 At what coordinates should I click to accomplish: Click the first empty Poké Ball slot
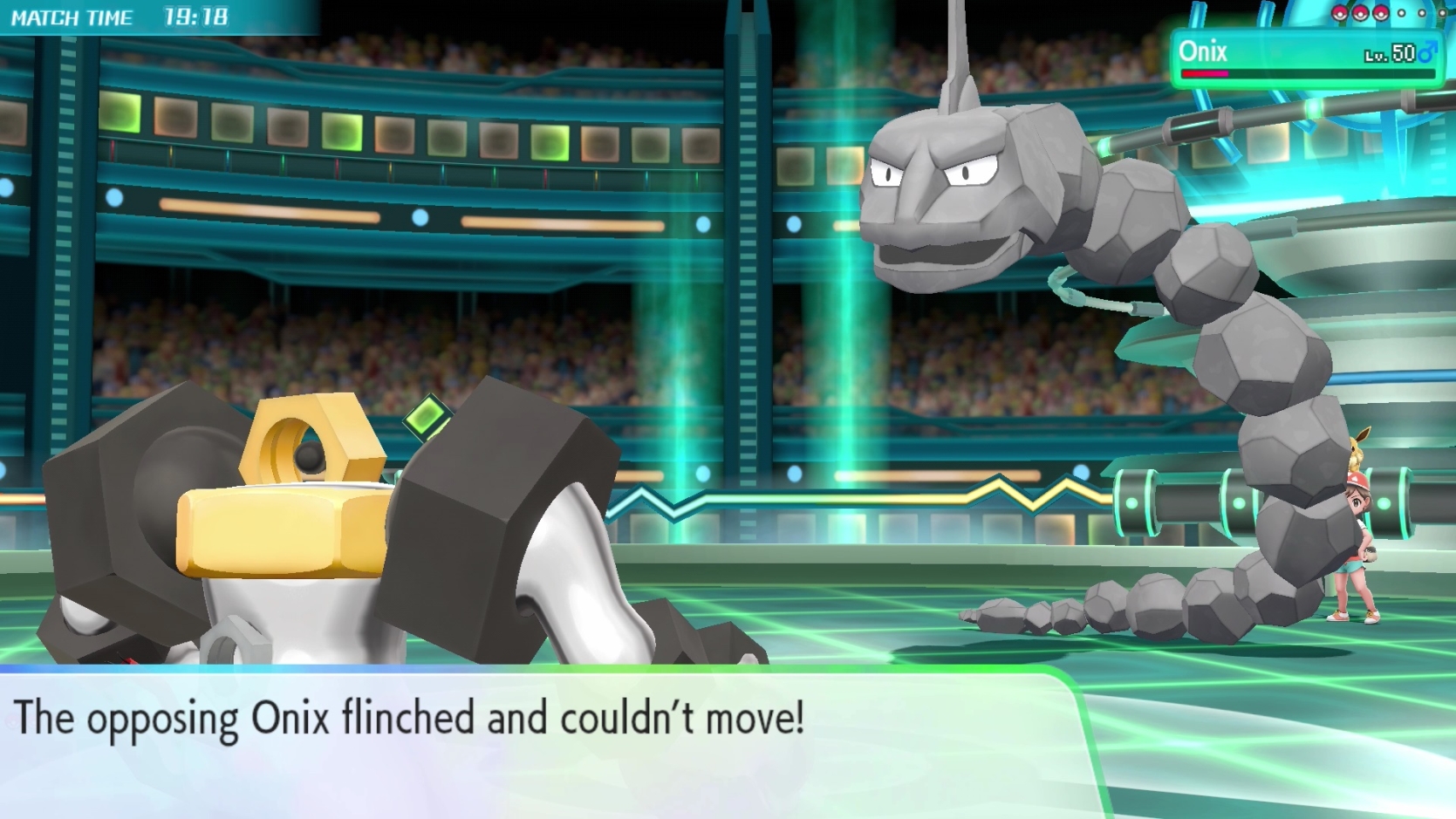pos(1401,13)
